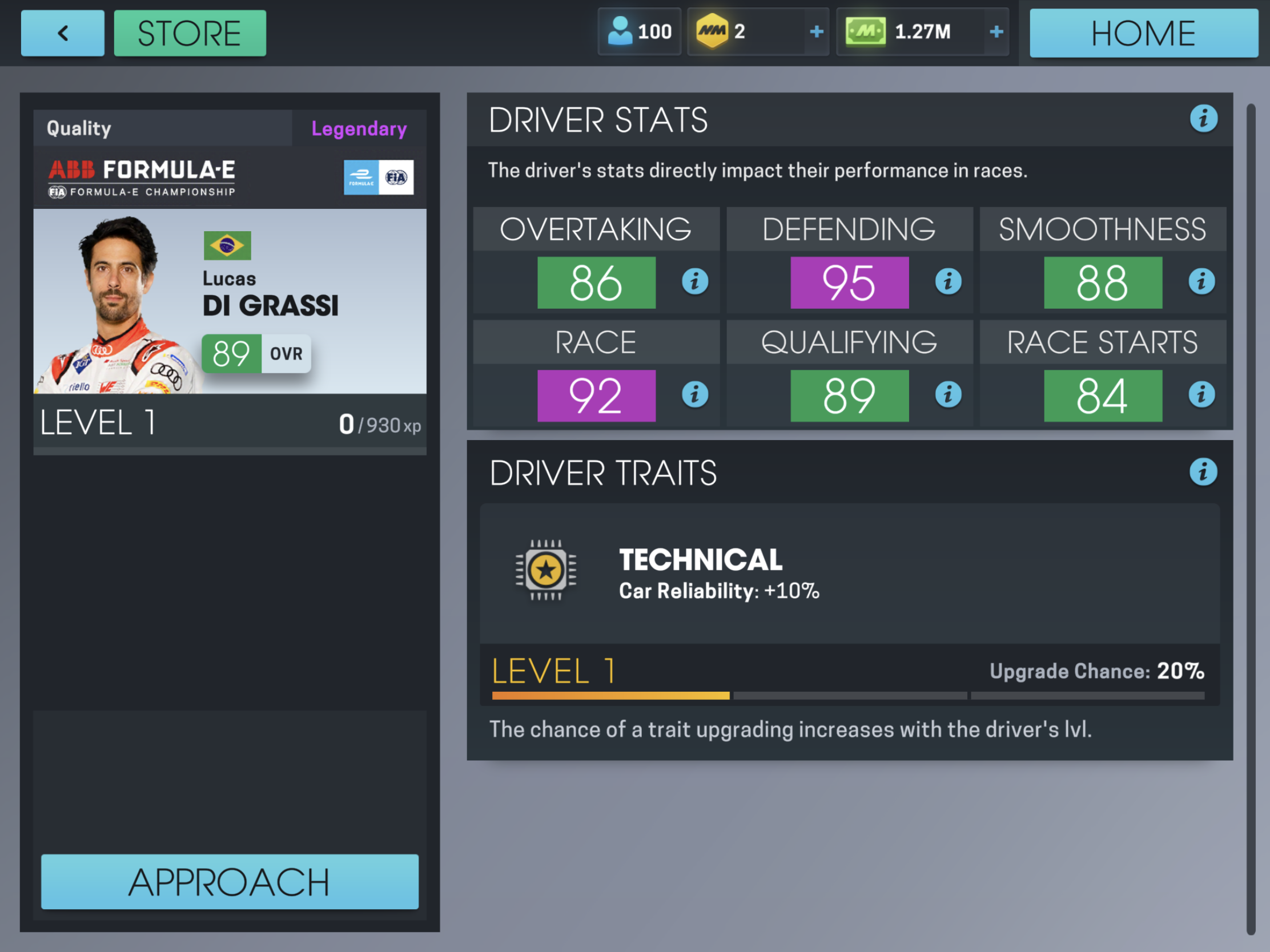Select the Legendary quality label
The image size is (1270, 952).
[x=359, y=128]
